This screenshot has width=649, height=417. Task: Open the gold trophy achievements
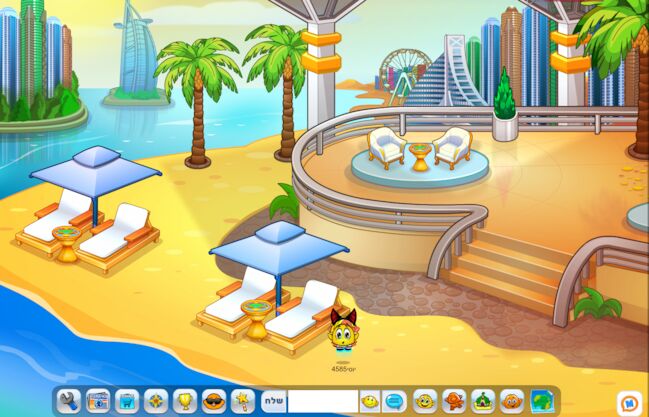(x=185, y=401)
